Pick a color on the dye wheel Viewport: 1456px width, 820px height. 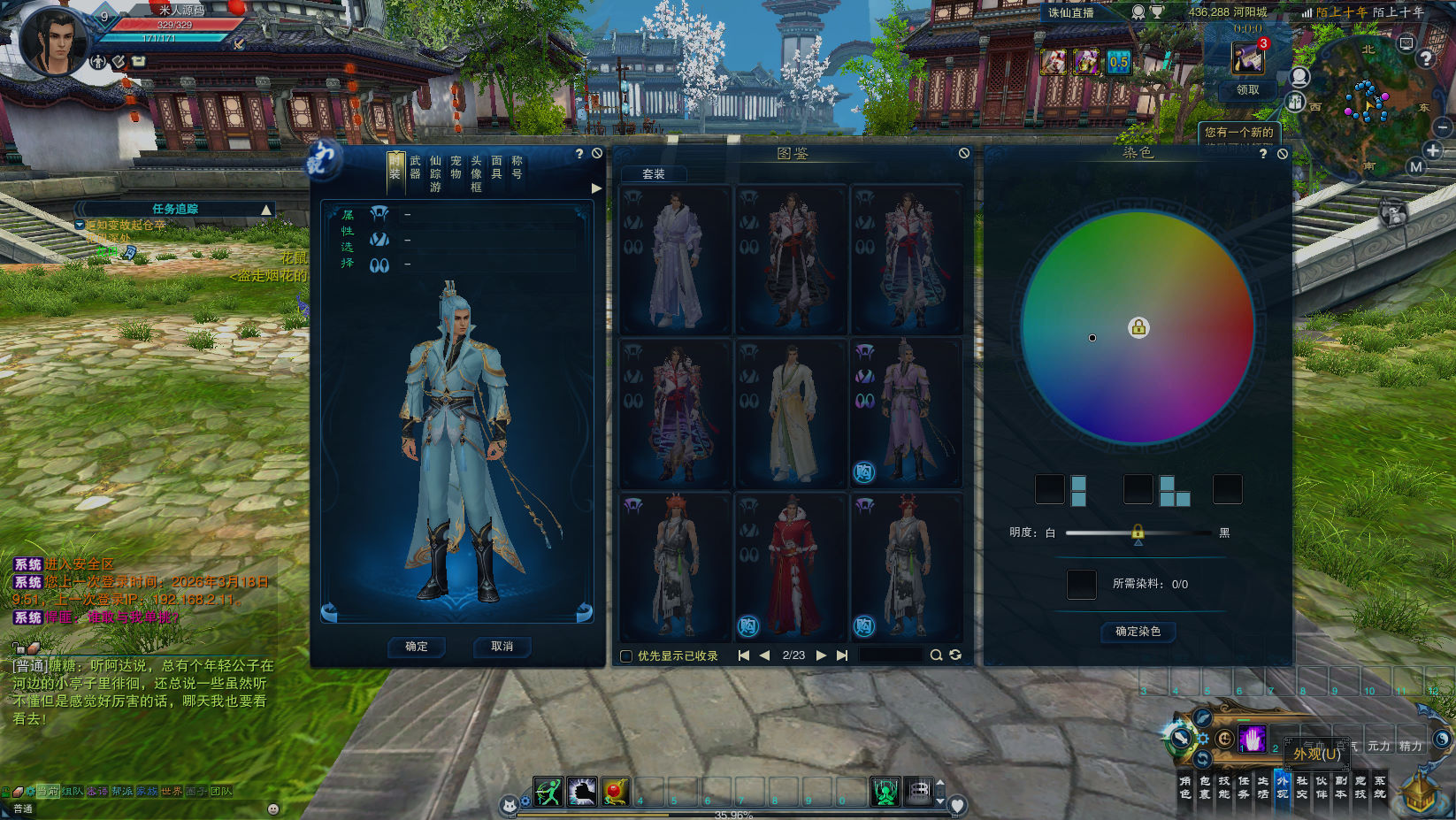(1092, 338)
